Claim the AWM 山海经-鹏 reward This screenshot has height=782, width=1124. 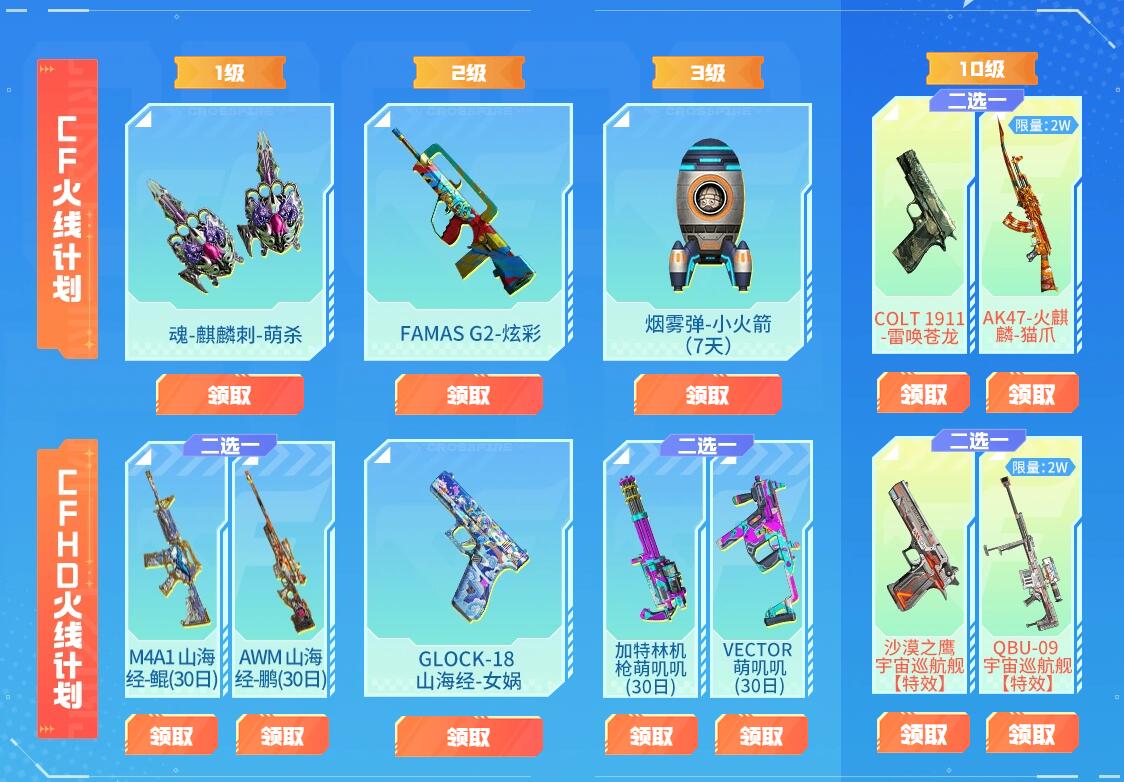[x=282, y=736]
